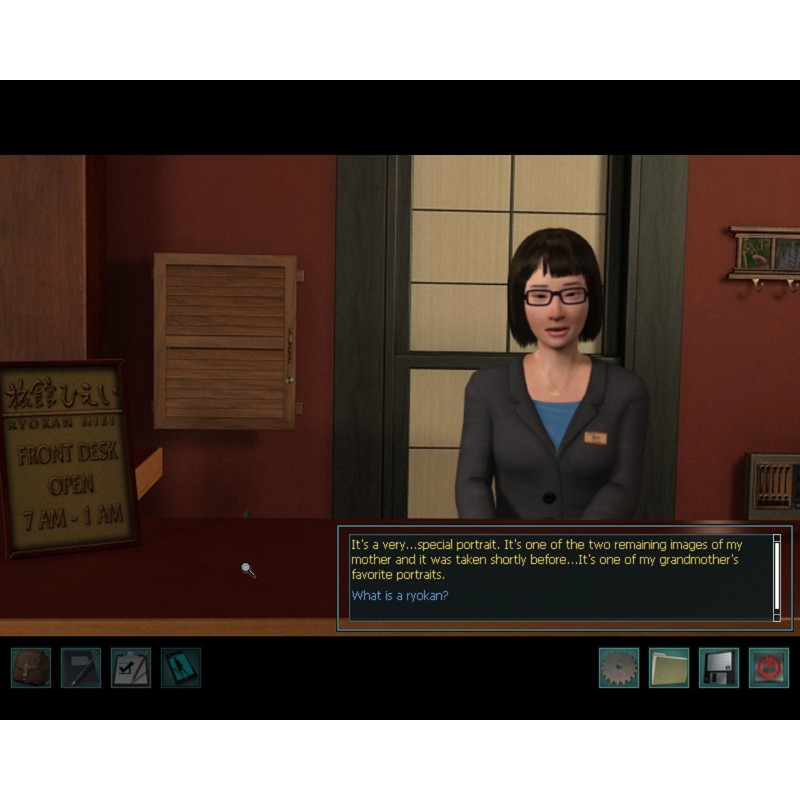
Task: Ask "What is a ryokan?"
Action: (400, 596)
